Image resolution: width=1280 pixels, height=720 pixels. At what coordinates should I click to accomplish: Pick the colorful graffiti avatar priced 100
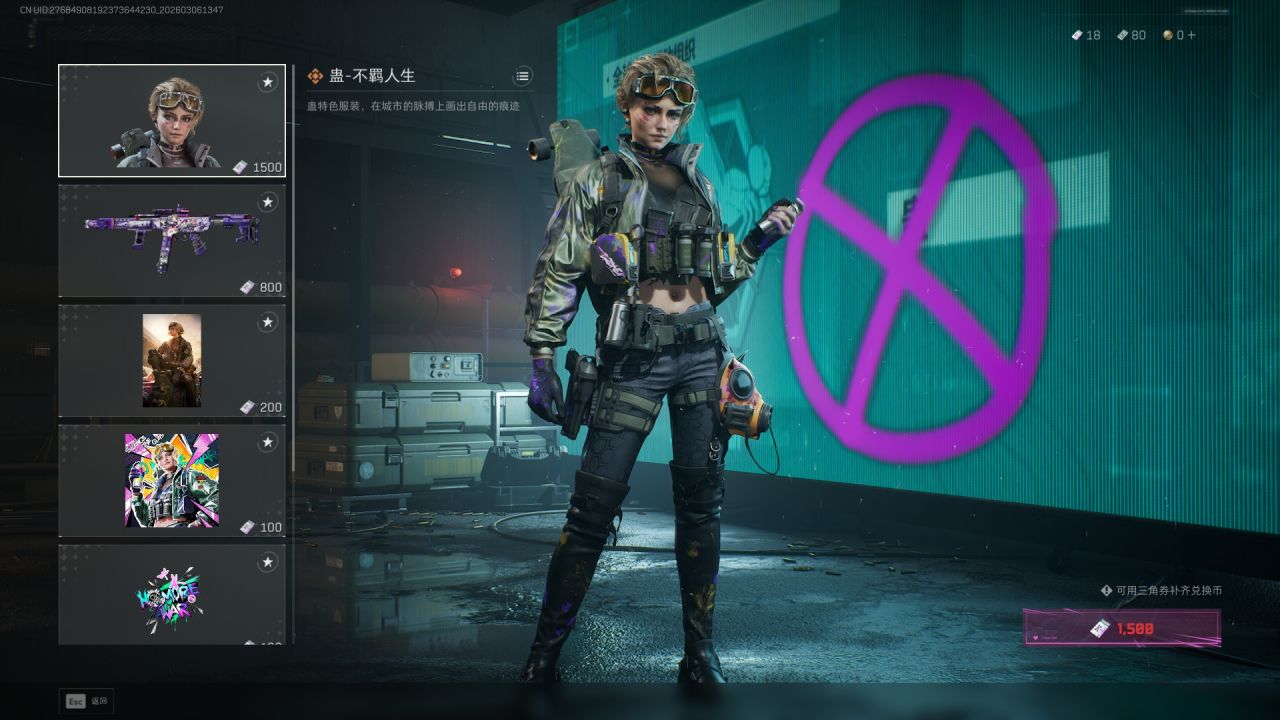pyautogui.click(x=171, y=481)
